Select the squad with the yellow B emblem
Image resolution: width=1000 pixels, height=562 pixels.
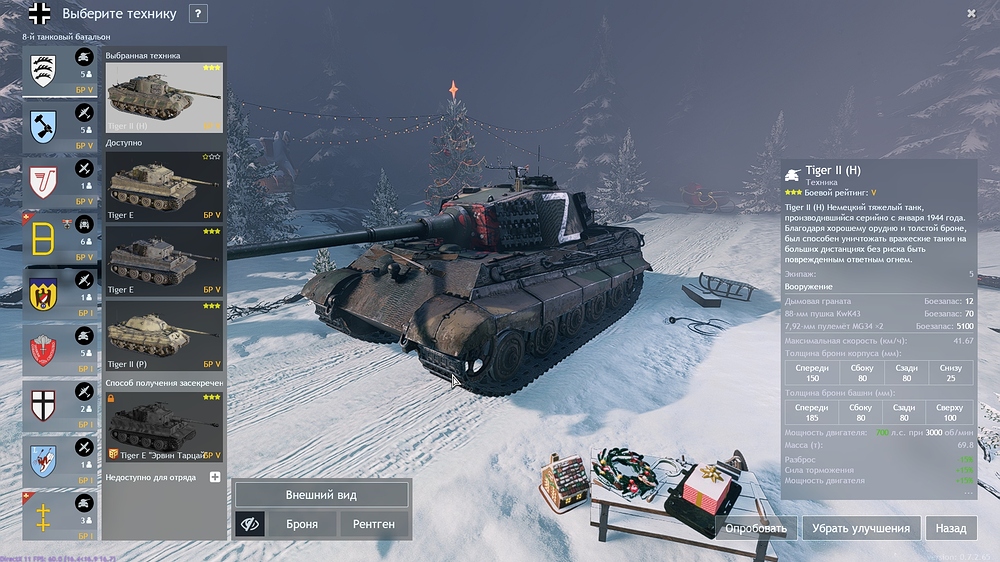(x=60, y=238)
